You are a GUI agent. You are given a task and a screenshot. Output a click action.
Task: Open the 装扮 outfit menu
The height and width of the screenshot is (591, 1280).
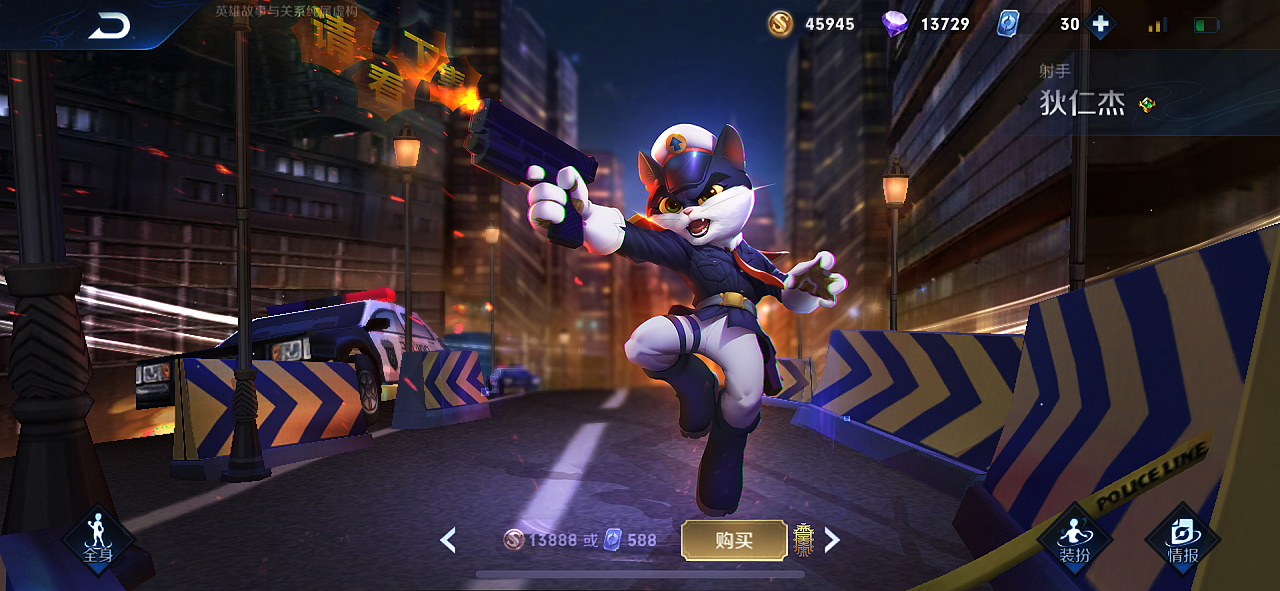[x=1075, y=540]
